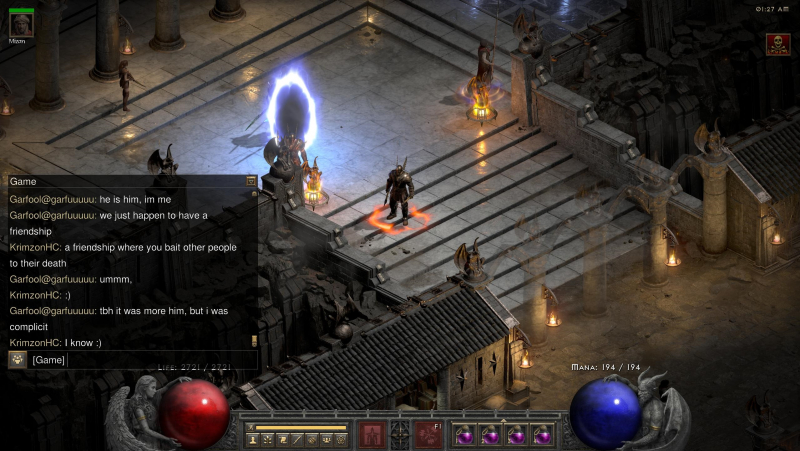Select the right-click skill icon labeled F1
This screenshot has height=451, width=800.
click(428, 434)
